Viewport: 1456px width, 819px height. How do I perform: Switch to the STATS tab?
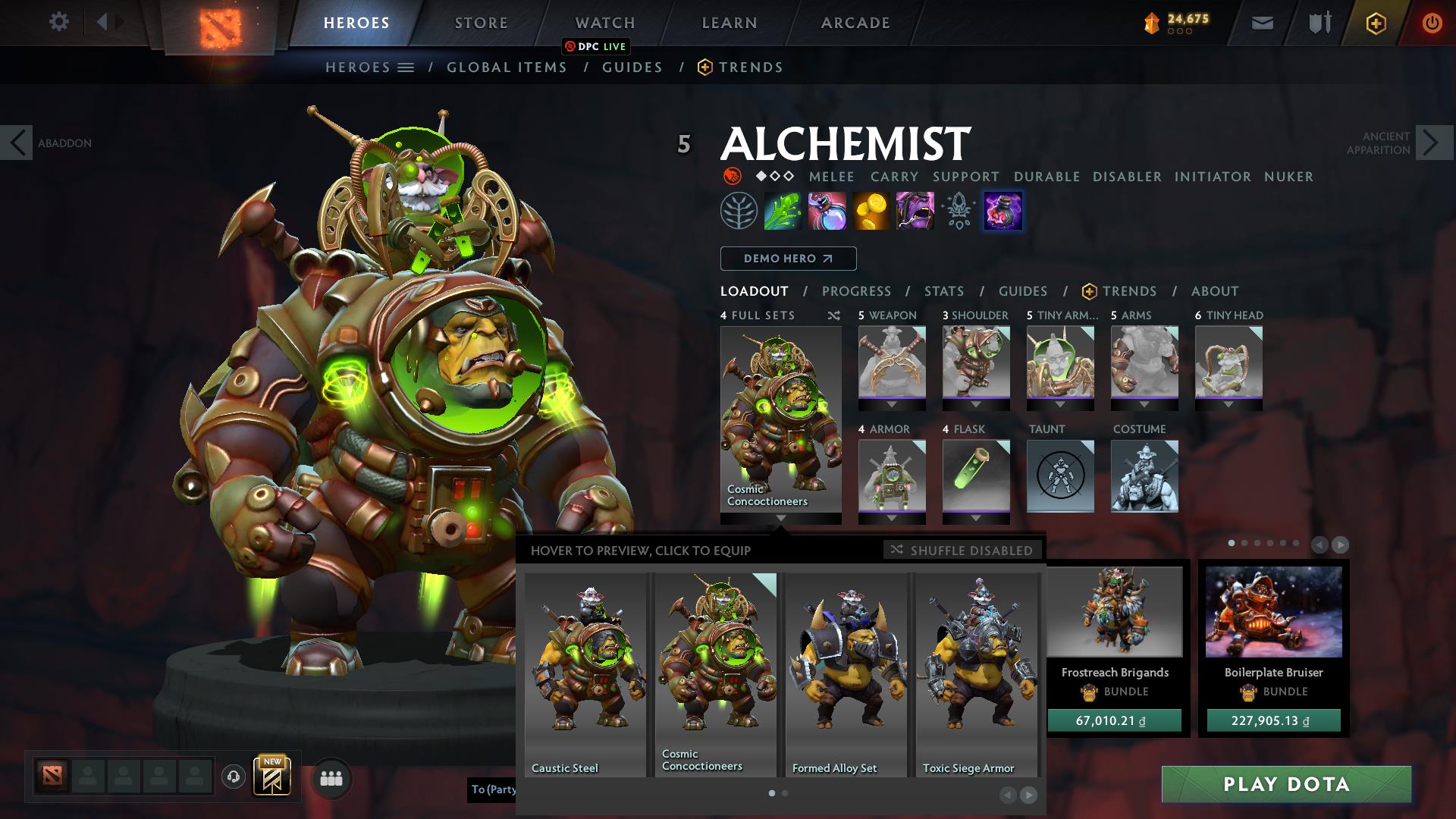pyautogui.click(x=943, y=291)
